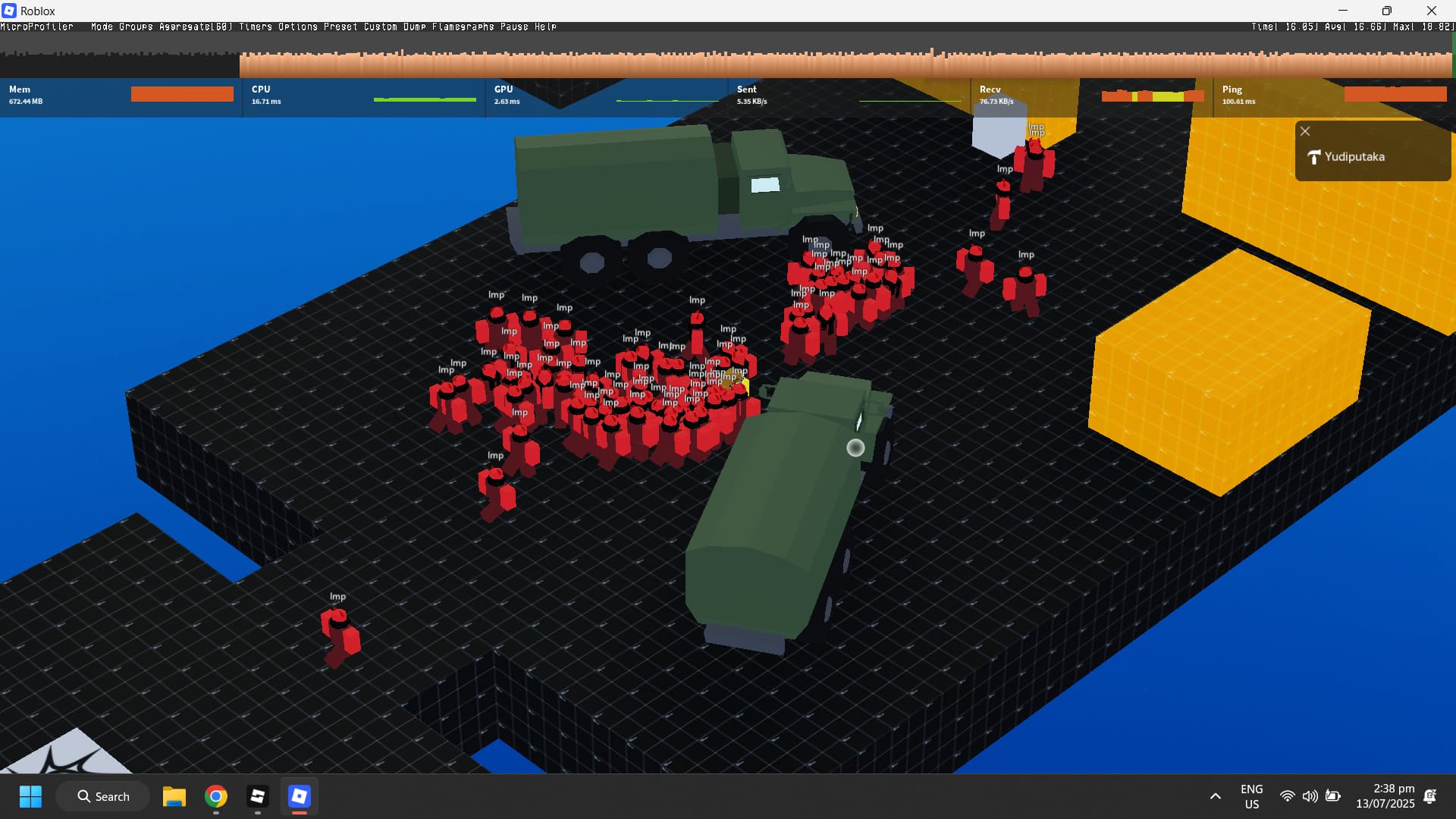
Task: Click the Wi-Fi icon in the system tray
Action: [1288, 796]
